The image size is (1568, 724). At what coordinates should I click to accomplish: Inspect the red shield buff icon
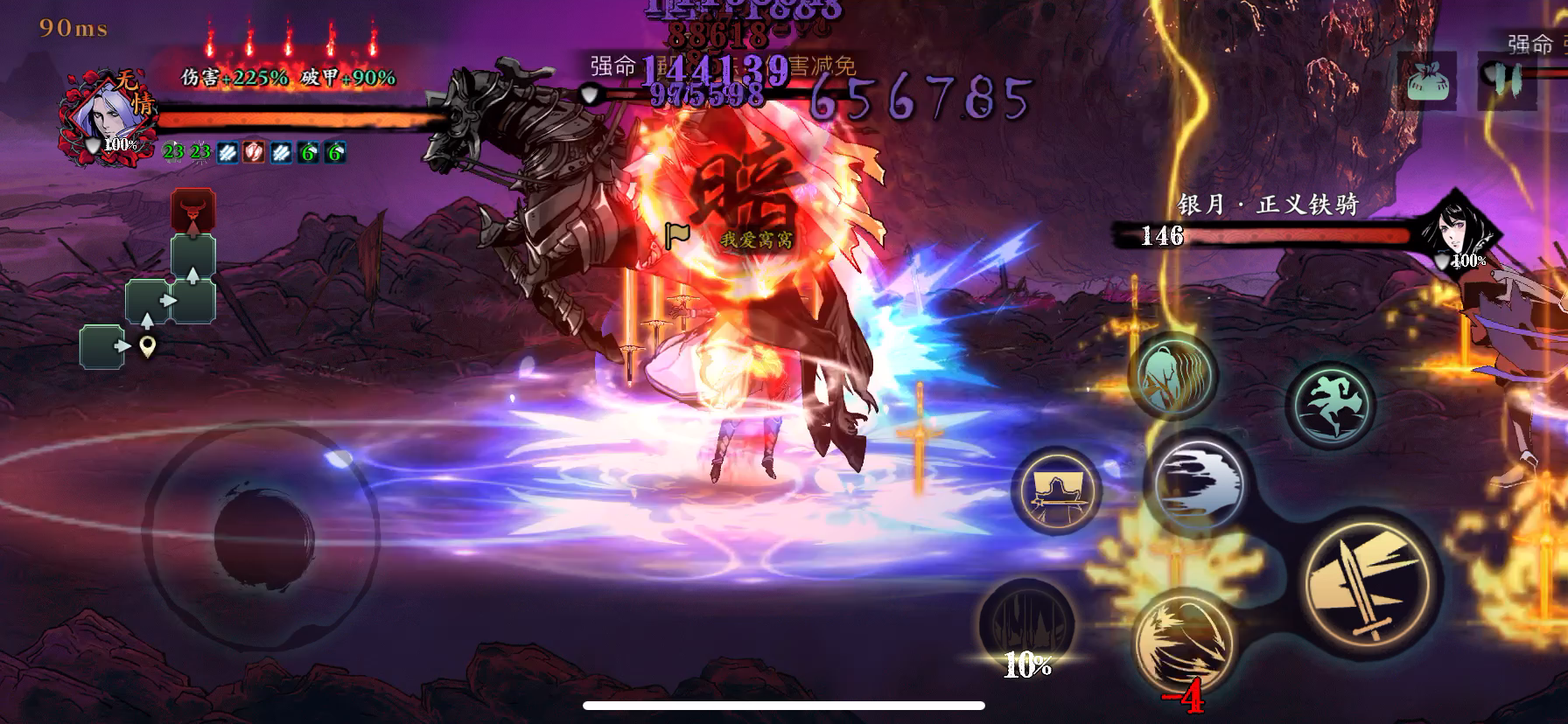pos(253,151)
